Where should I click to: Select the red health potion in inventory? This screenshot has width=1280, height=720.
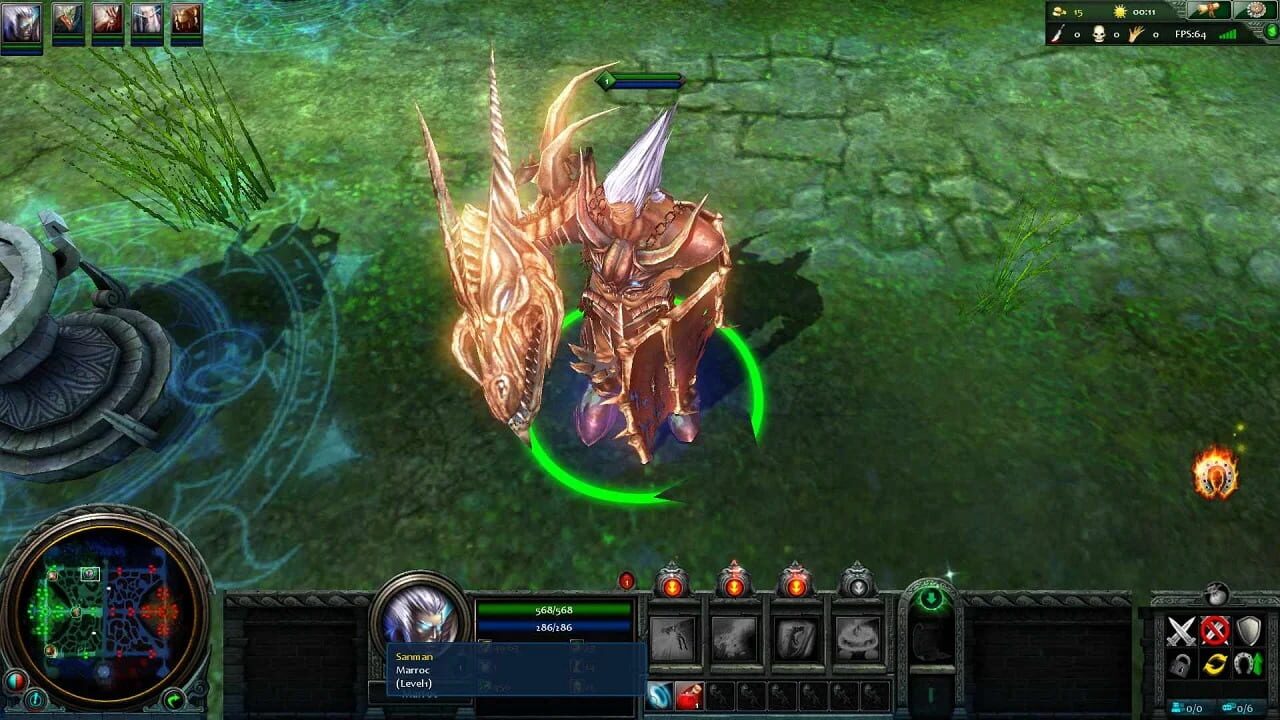[689, 695]
